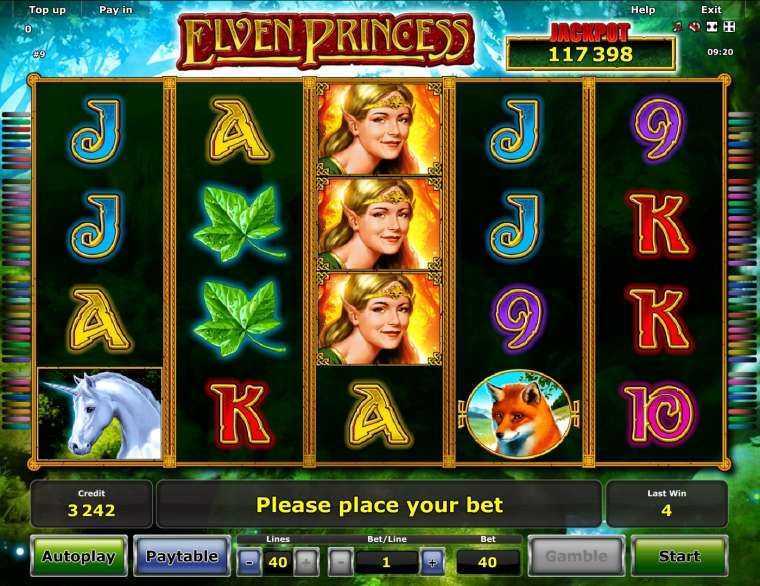Enable autoplay spins
This screenshot has height=586, width=760.
(x=79, y=557)
